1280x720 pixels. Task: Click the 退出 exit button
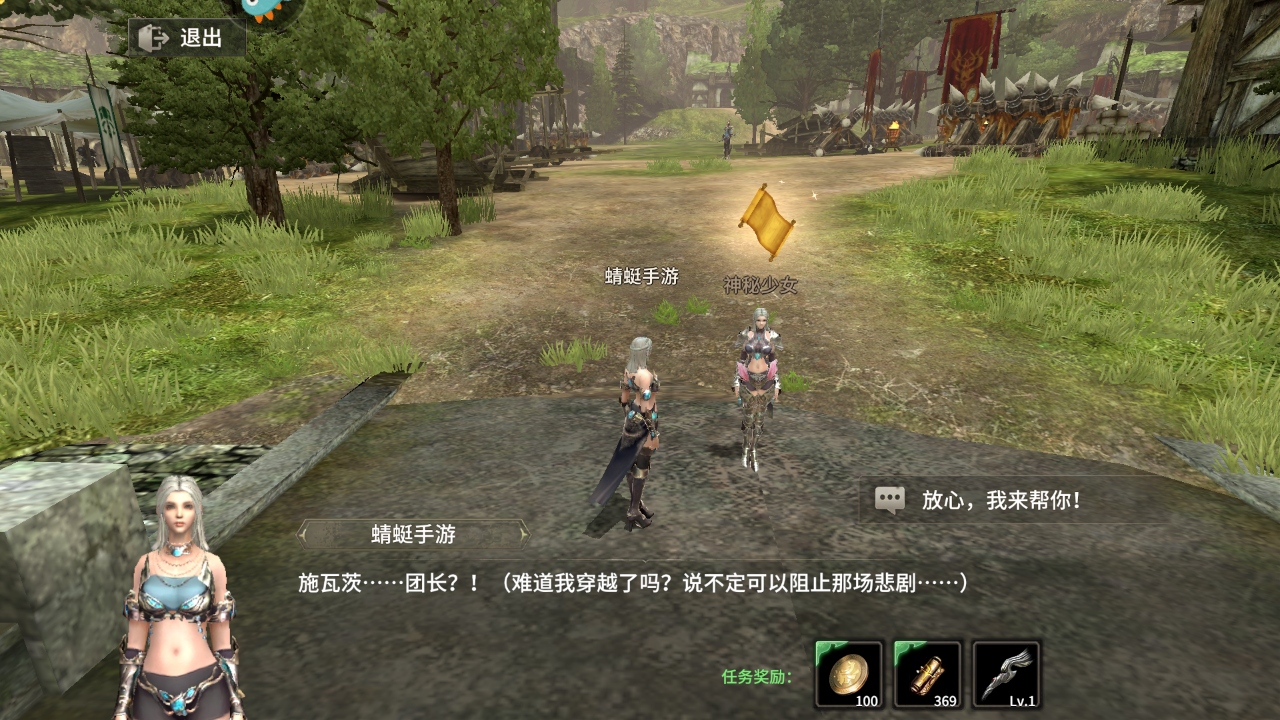(186, 38)
